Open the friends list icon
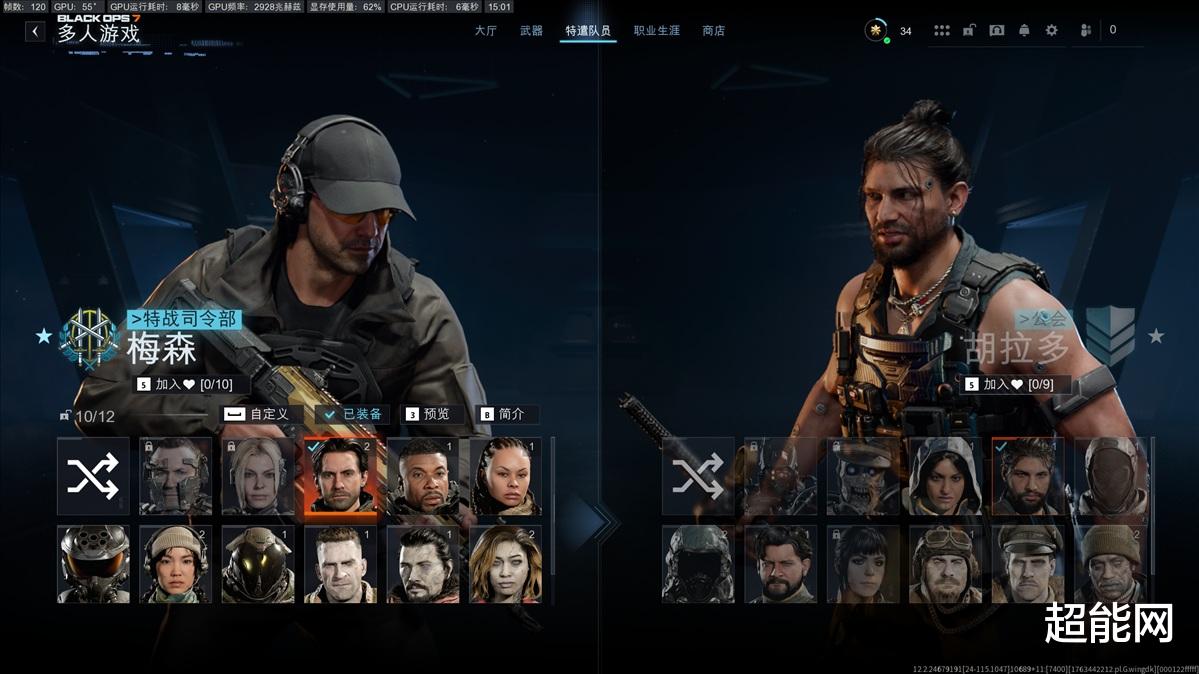 (1086, 31)
